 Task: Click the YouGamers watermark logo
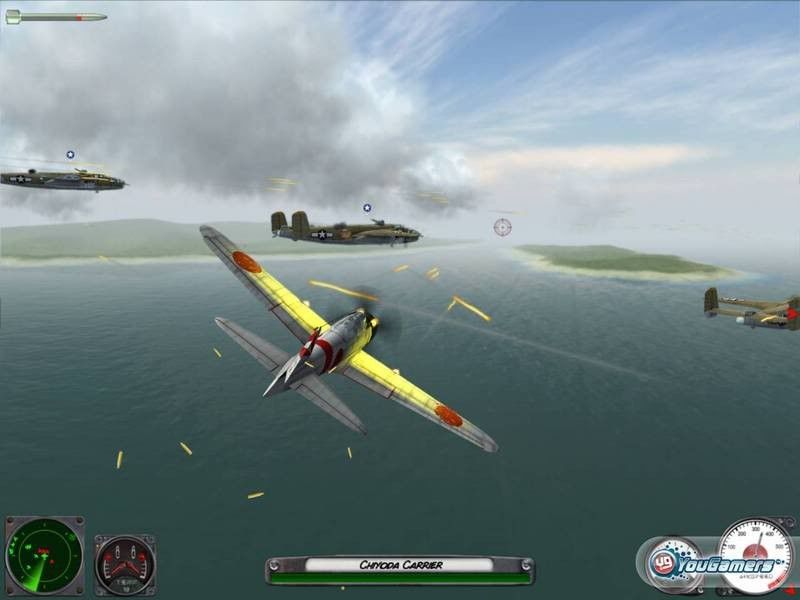tap(712, 563)
